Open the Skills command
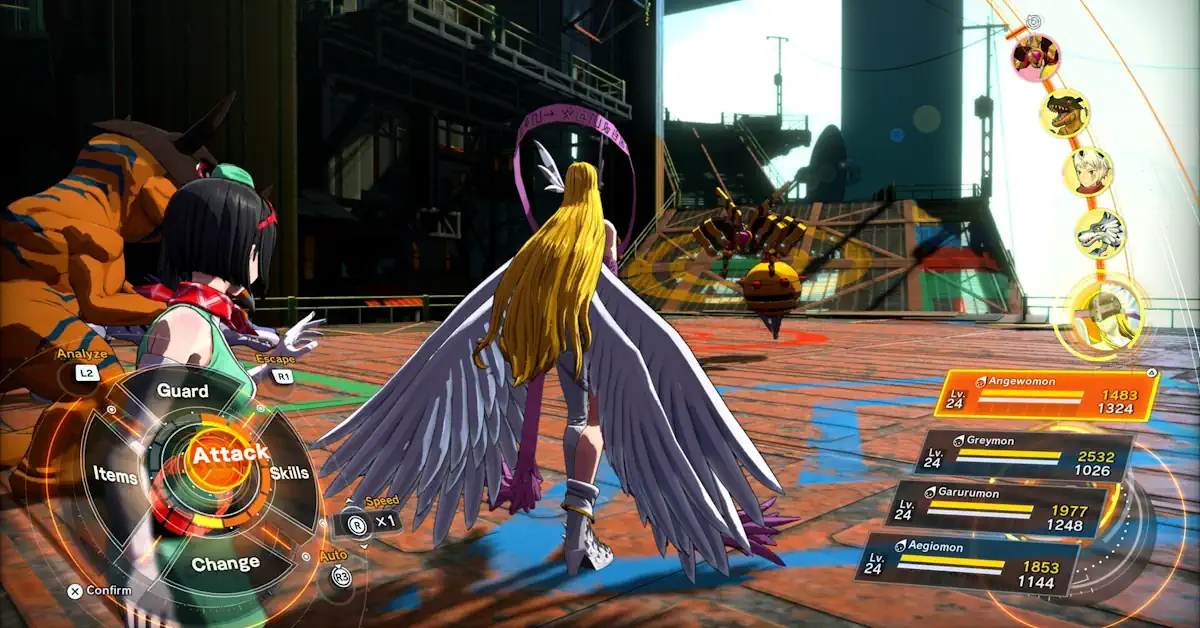The height and width of the screenshot is (628, 1200). click(x=290, y=473)
